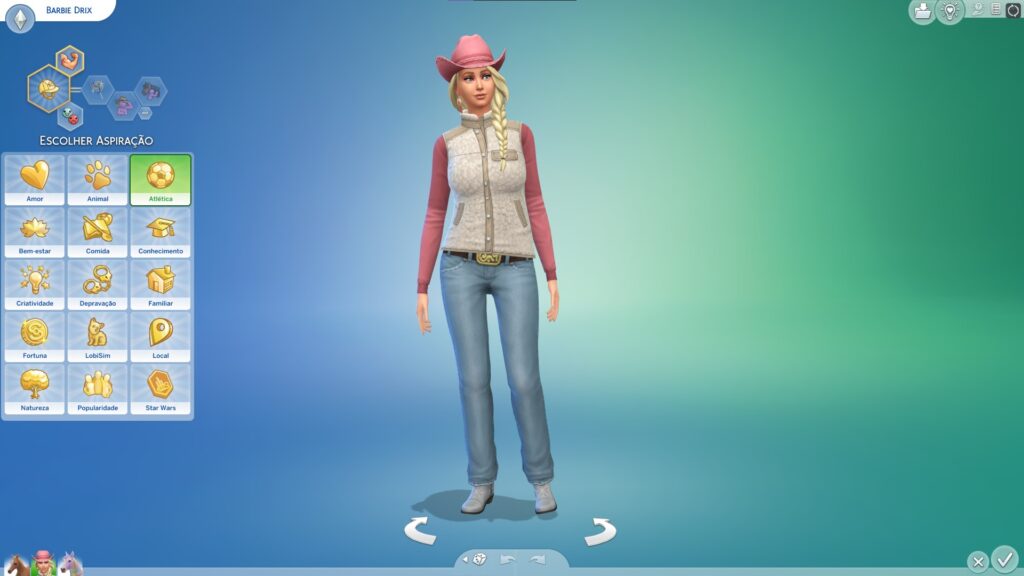Select the Fortuna aspiration tile

tap(34, 337)
